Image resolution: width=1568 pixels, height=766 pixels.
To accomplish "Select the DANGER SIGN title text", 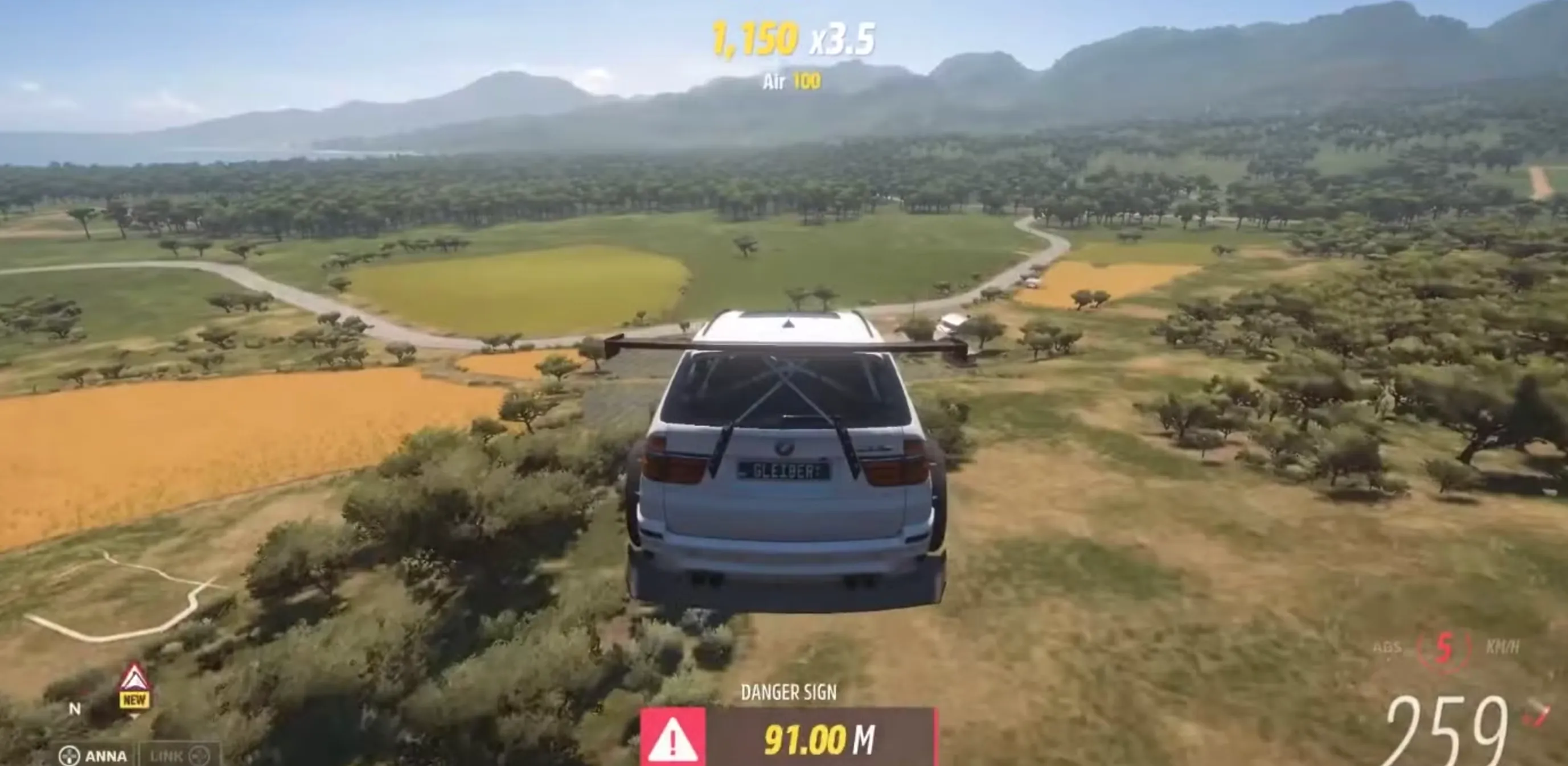I will point(790,691).
